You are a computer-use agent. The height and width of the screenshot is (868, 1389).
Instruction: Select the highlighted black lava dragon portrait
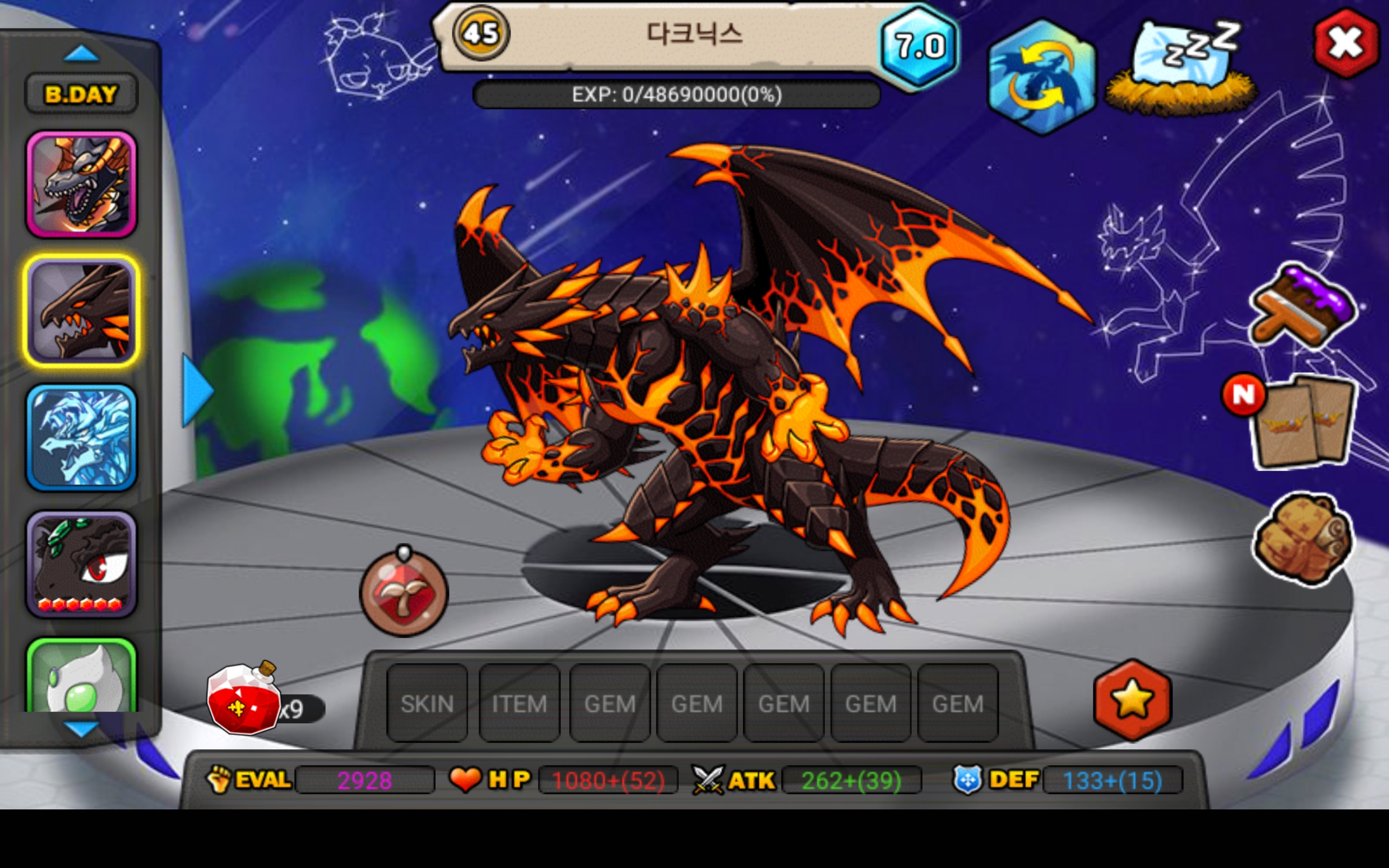pyautogui.click(x=81, y=310)
